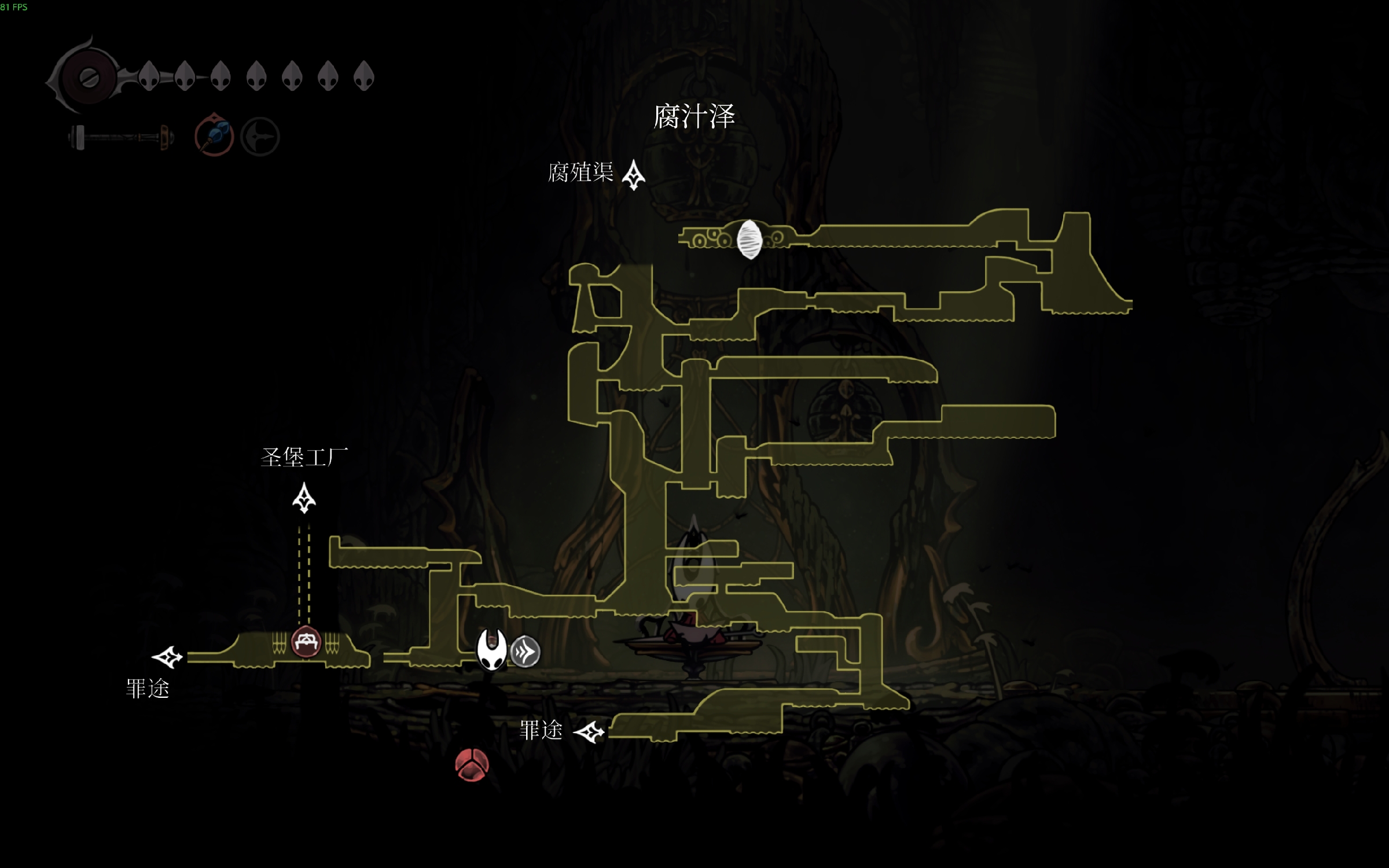This screenshot has width=1389, height=868.
Task: Click the white cocoon marker on the map
Action: pyautogui.click(x=749, y=239)
